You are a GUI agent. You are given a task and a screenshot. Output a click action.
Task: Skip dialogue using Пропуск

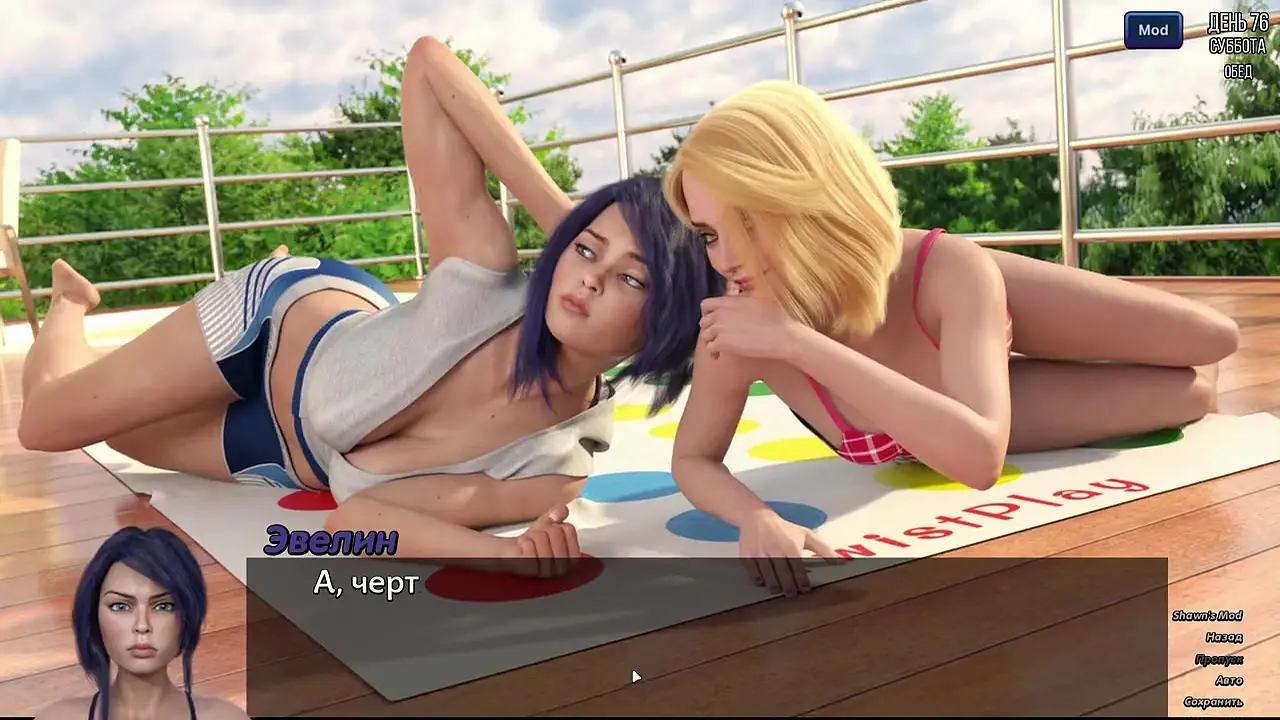(1218, 659)
